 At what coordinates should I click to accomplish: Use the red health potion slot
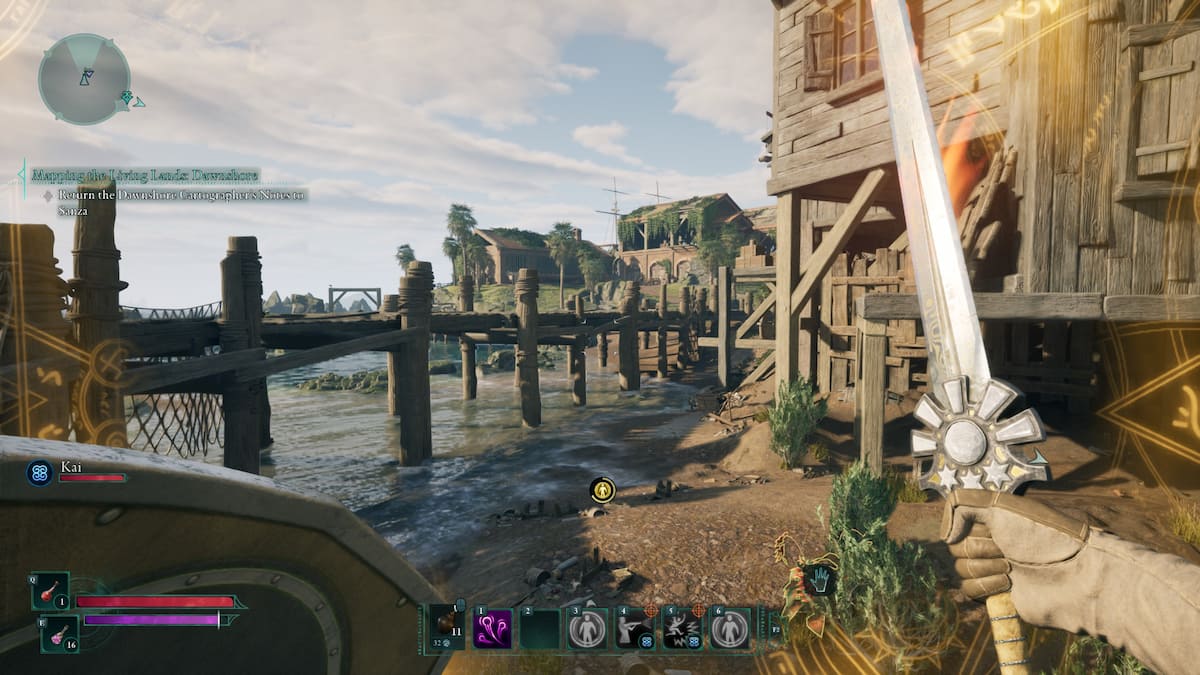pyautogui.click(x=49, y=591)
